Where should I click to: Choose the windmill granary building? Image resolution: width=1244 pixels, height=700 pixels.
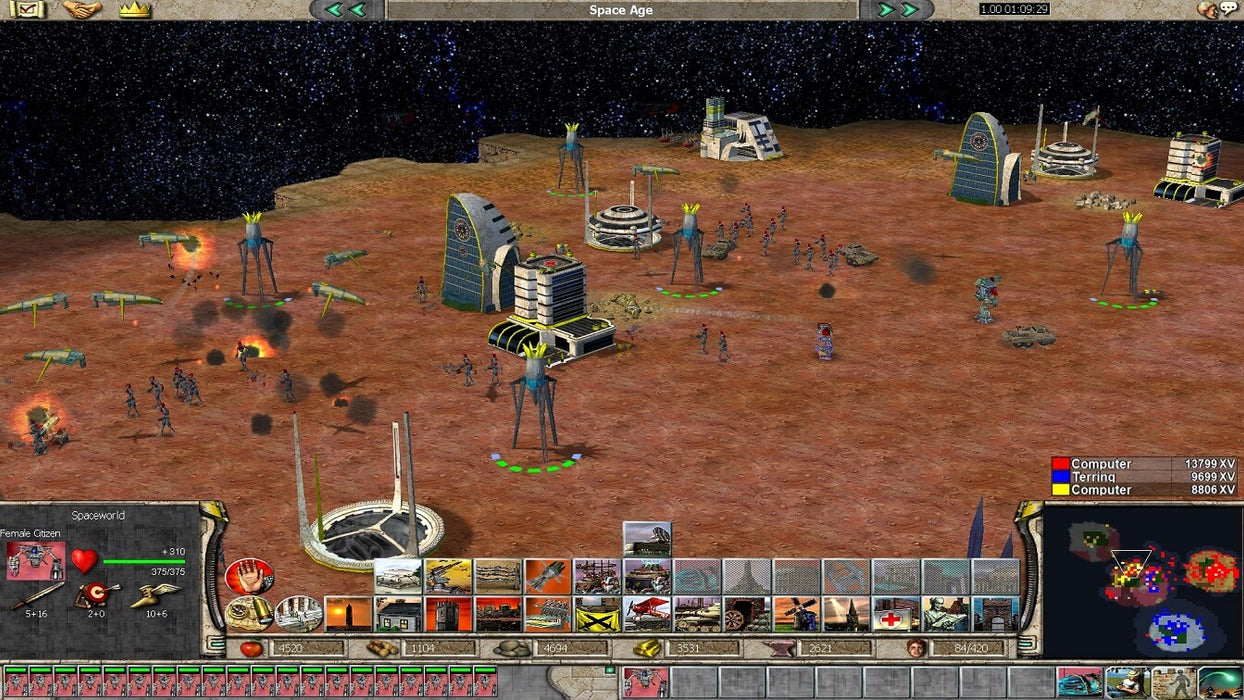coord(796,614)
